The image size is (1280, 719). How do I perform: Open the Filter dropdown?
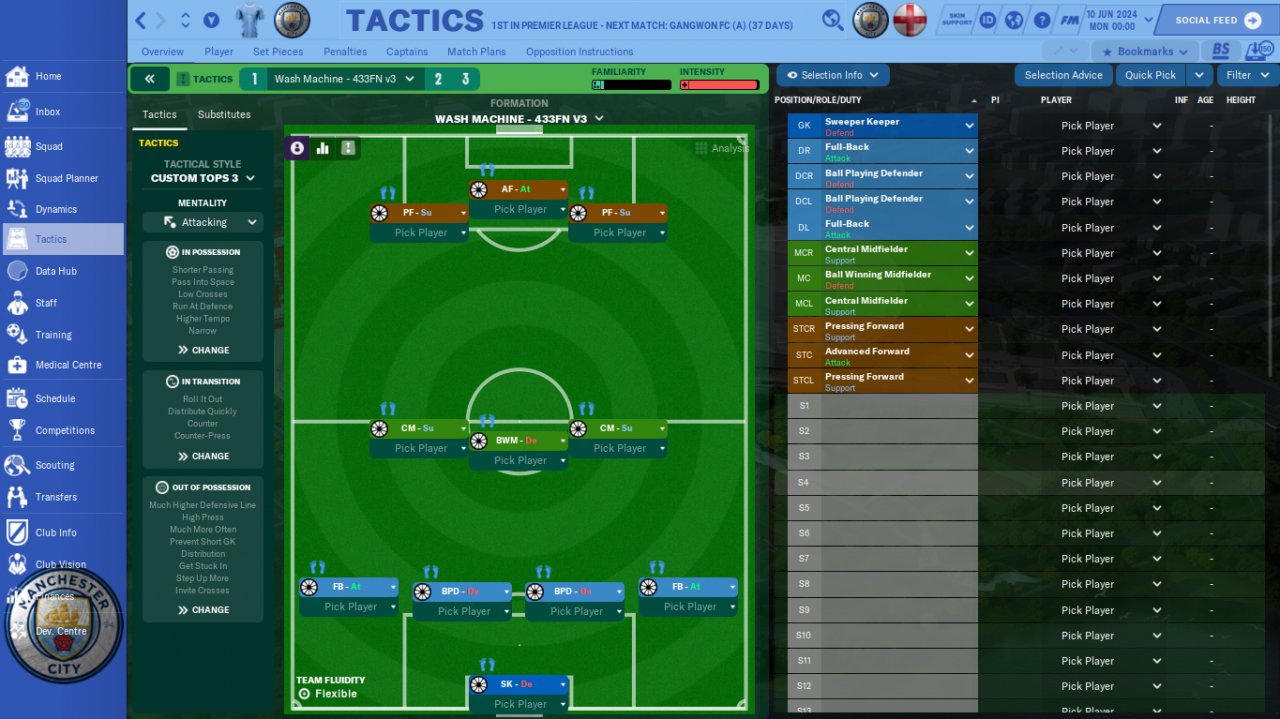click(x=1246, y=75)
